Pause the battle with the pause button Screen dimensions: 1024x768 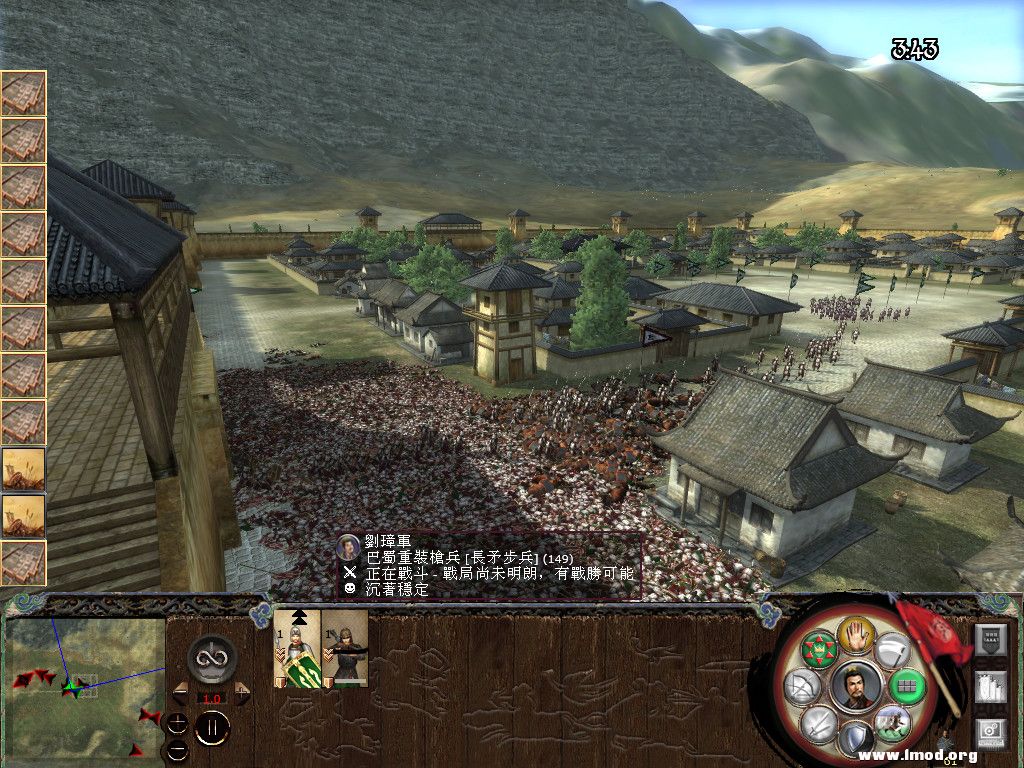coord(213,729)
